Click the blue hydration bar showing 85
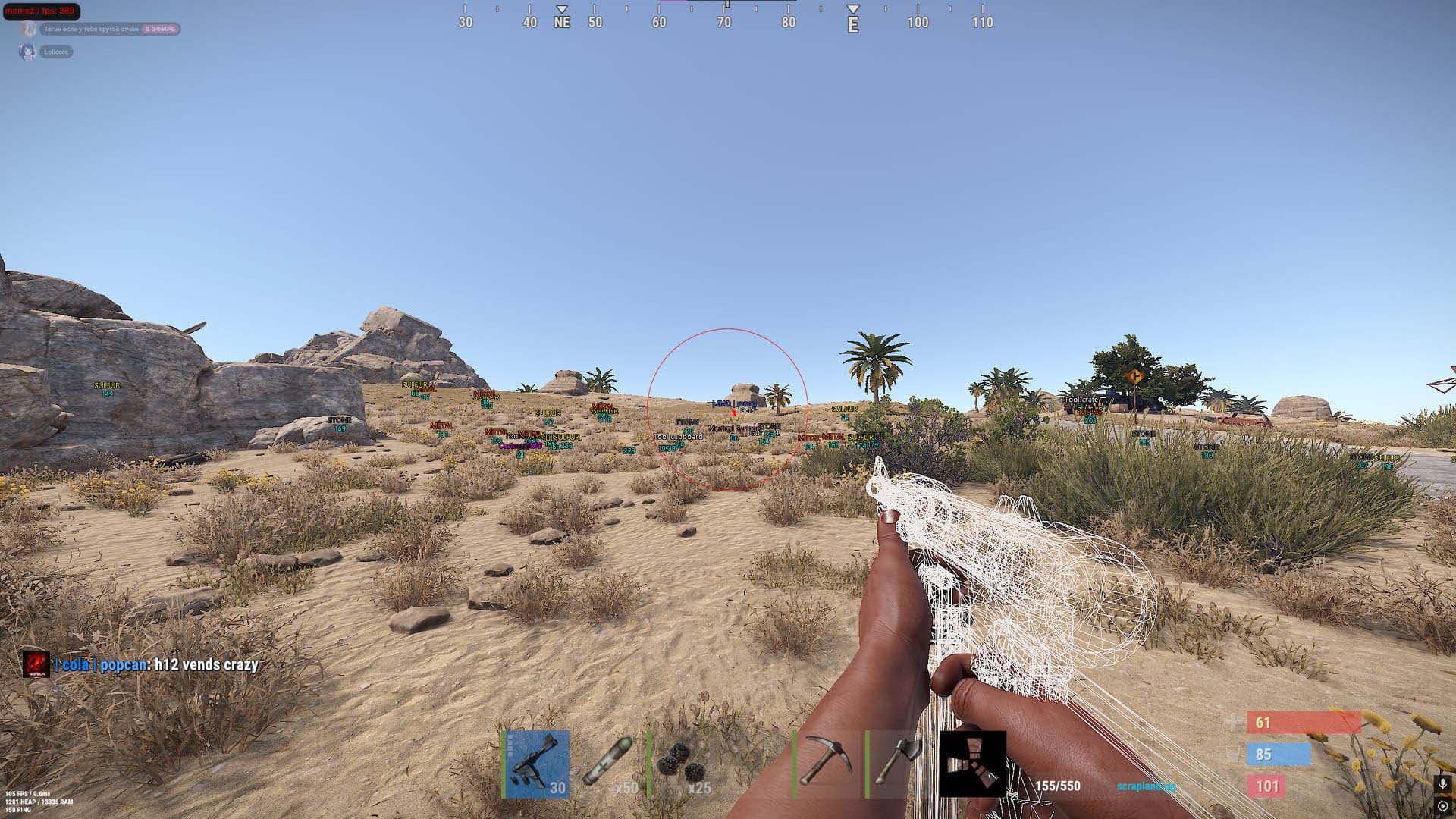The image size is (1456, 819). 1278,755
